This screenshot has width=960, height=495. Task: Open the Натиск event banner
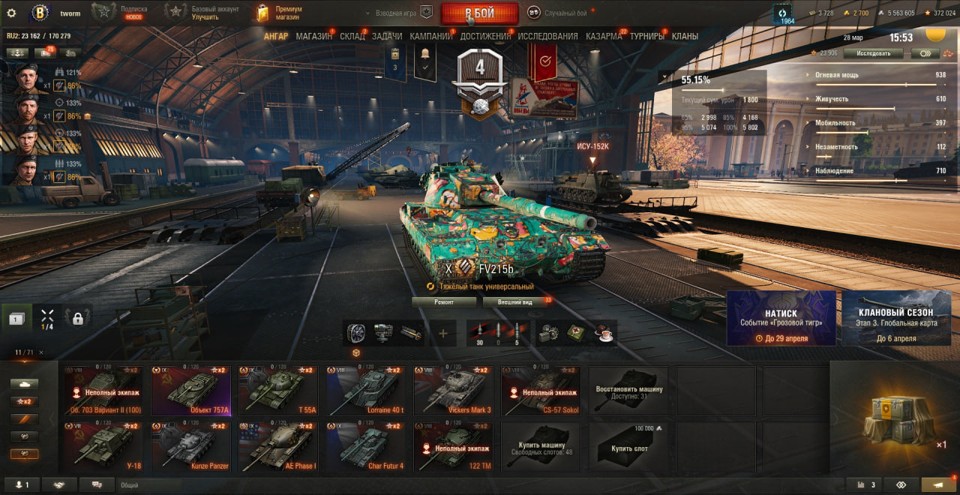point(781,318)
